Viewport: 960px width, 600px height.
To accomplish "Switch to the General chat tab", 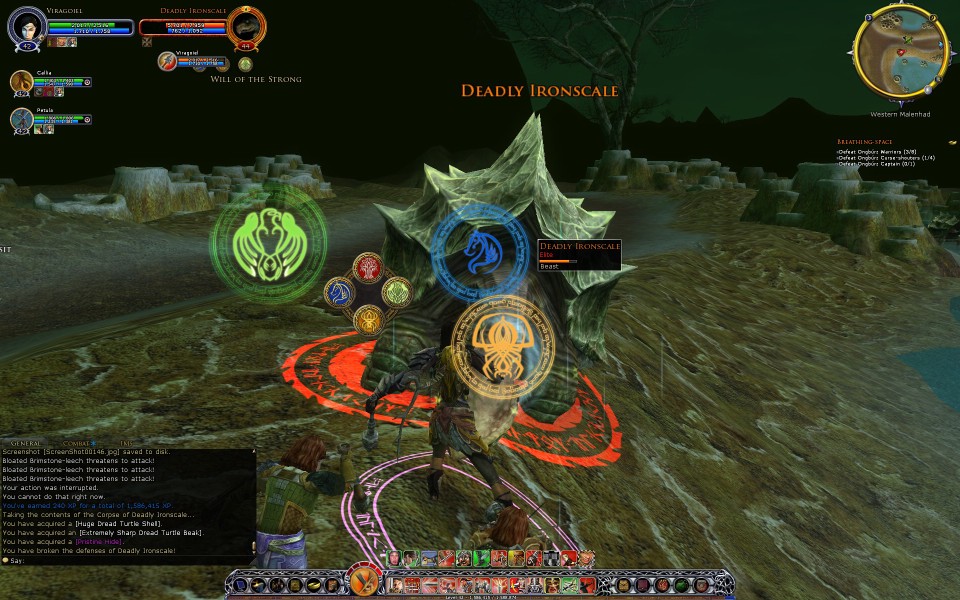I will (26, 442).
